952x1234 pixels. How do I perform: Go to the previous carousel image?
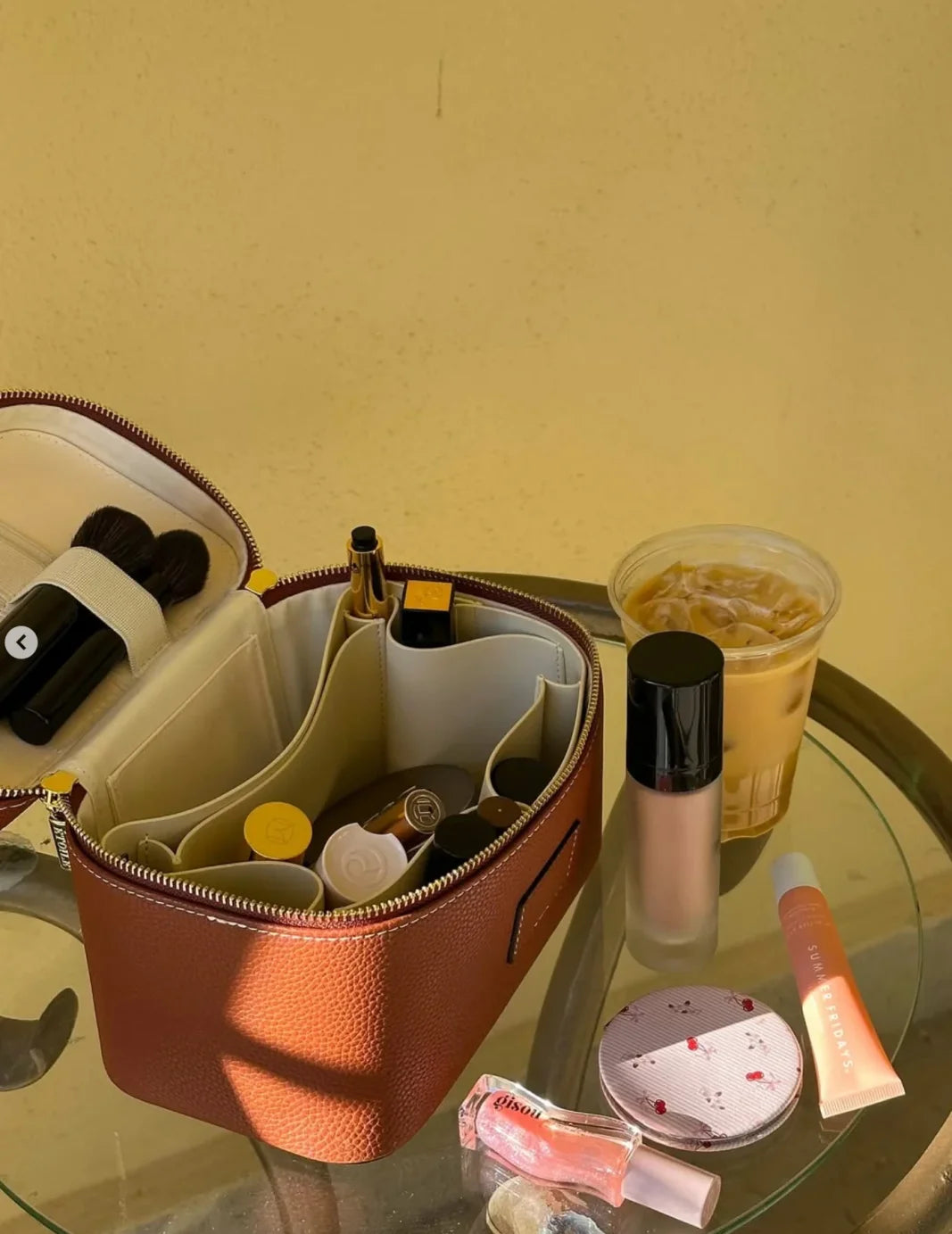point(21,642)
